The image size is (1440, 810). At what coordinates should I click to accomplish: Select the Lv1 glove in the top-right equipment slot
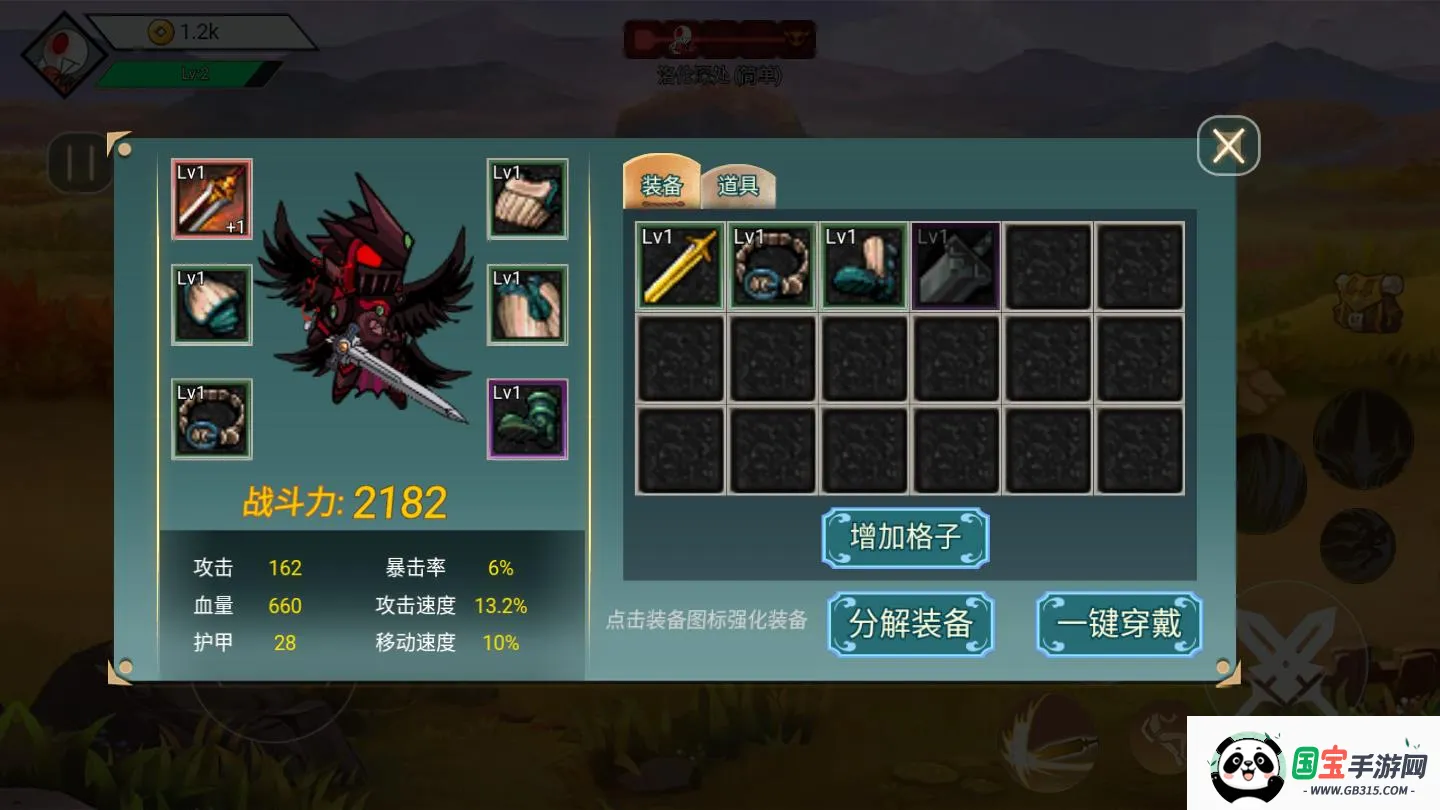527,200
